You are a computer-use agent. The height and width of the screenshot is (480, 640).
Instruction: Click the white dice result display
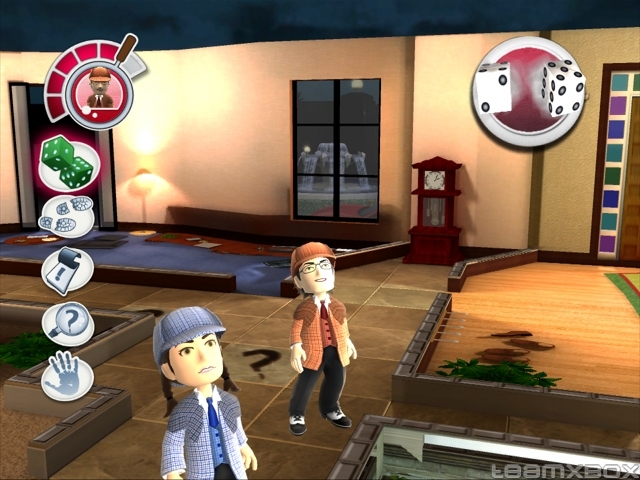tap(529, 90)
